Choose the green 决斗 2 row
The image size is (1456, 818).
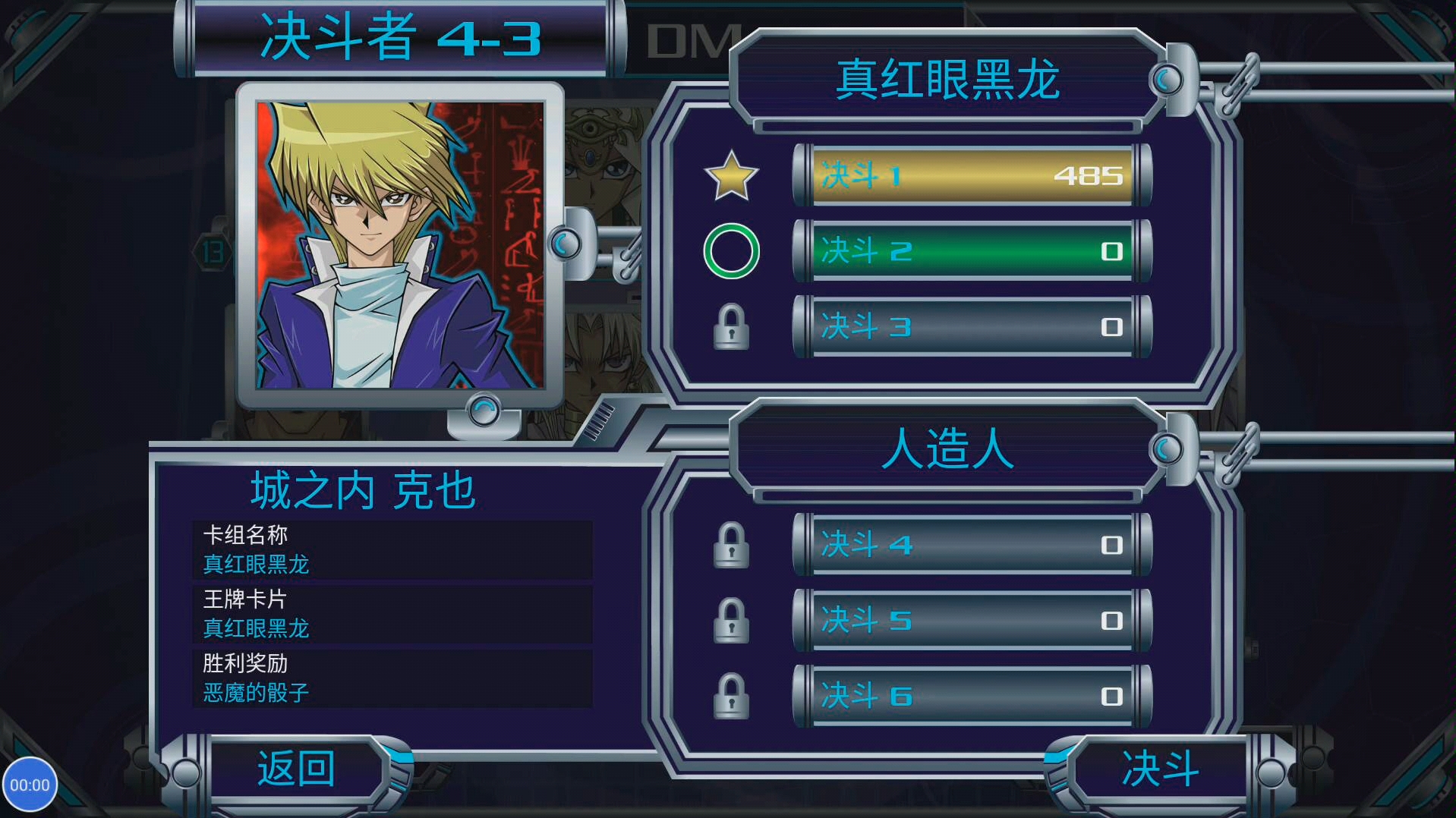point(972,251)
